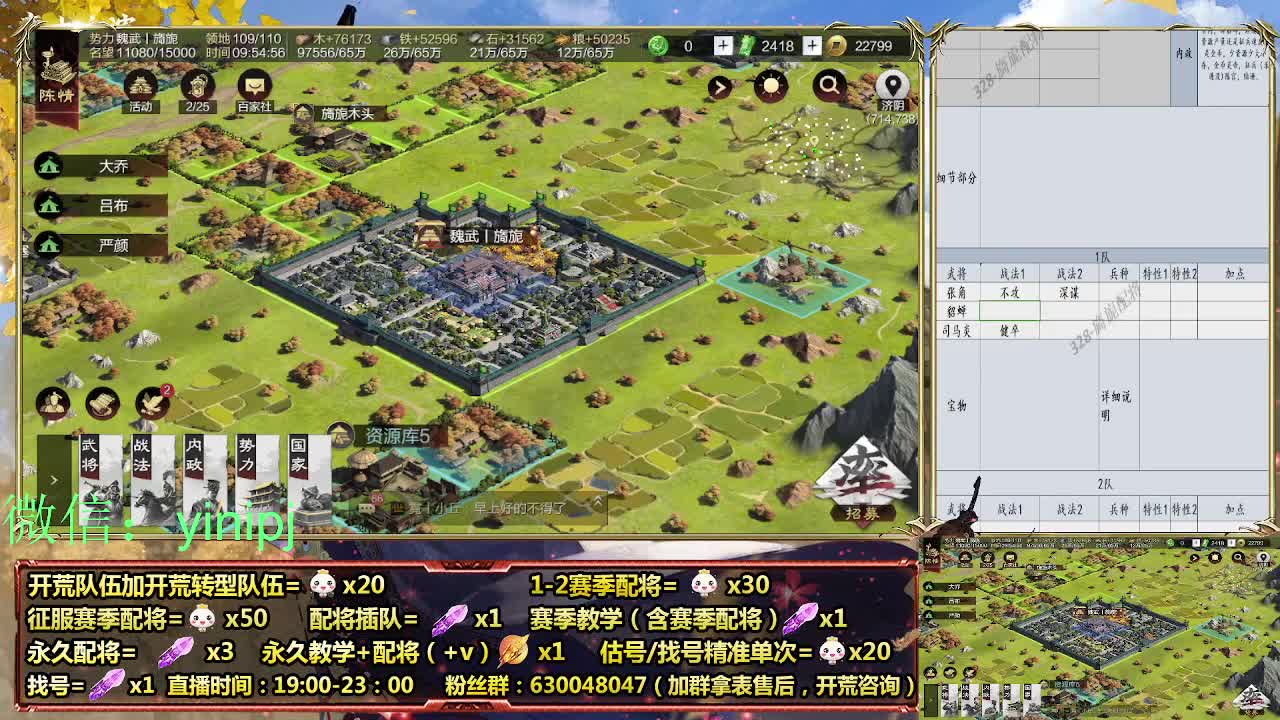This screenshot has width=1280, height=720.
Task: Click the sun icon beside the search button
Action: click(x=772, y=85)
